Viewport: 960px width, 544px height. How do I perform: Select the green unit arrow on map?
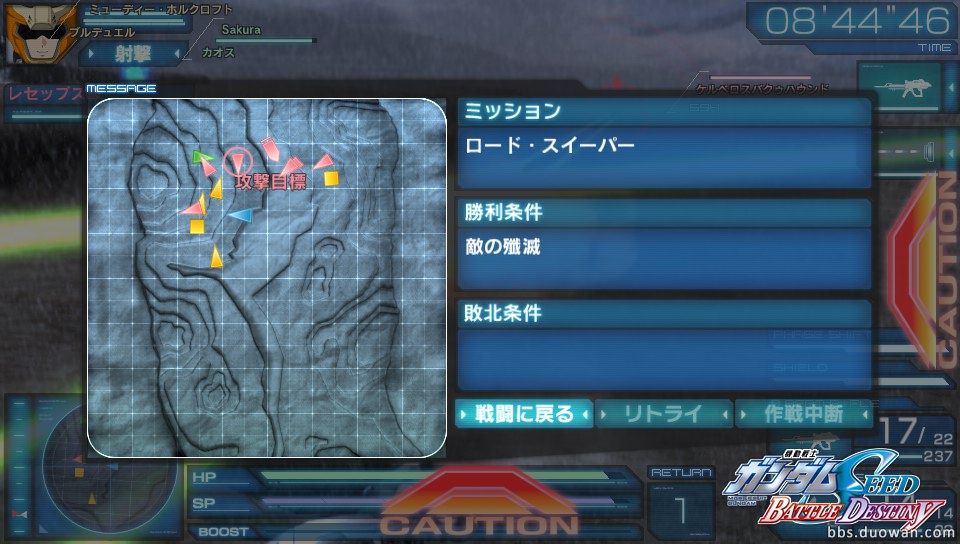[201, 157]
